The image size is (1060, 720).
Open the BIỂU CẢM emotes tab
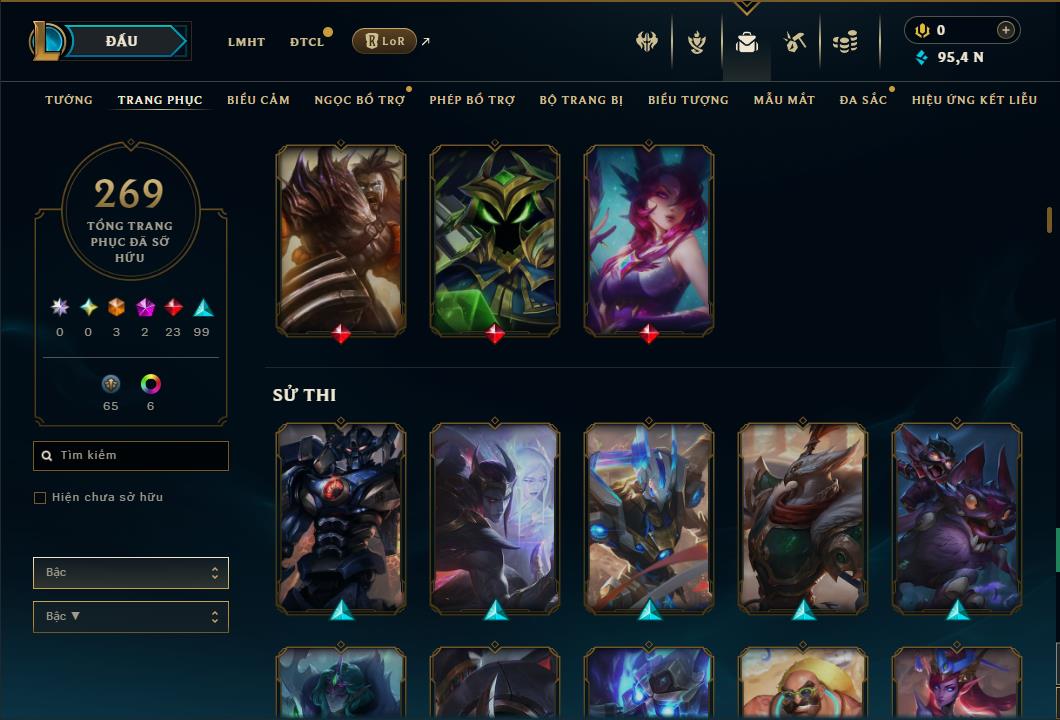(258, 100)
